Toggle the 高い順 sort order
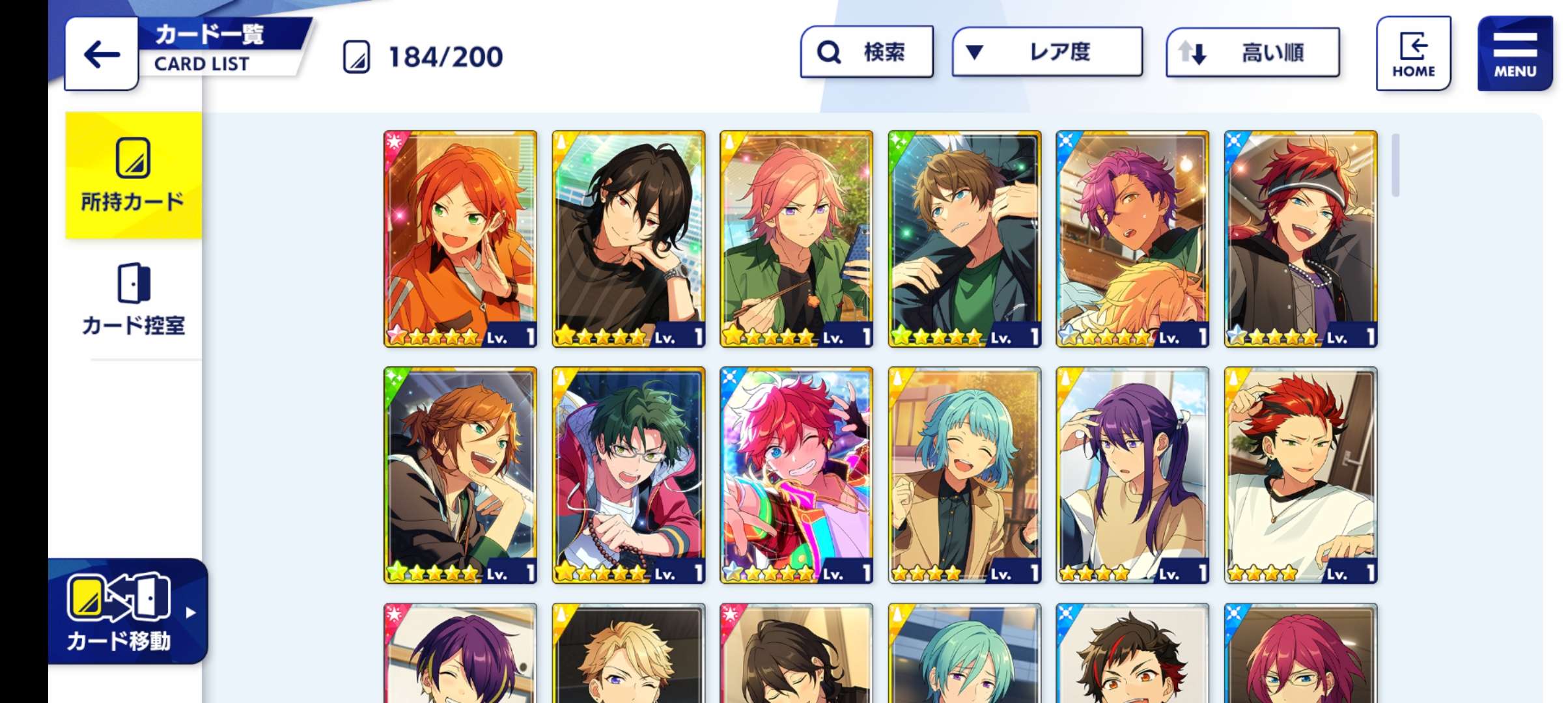 [x=1252, y=53]
